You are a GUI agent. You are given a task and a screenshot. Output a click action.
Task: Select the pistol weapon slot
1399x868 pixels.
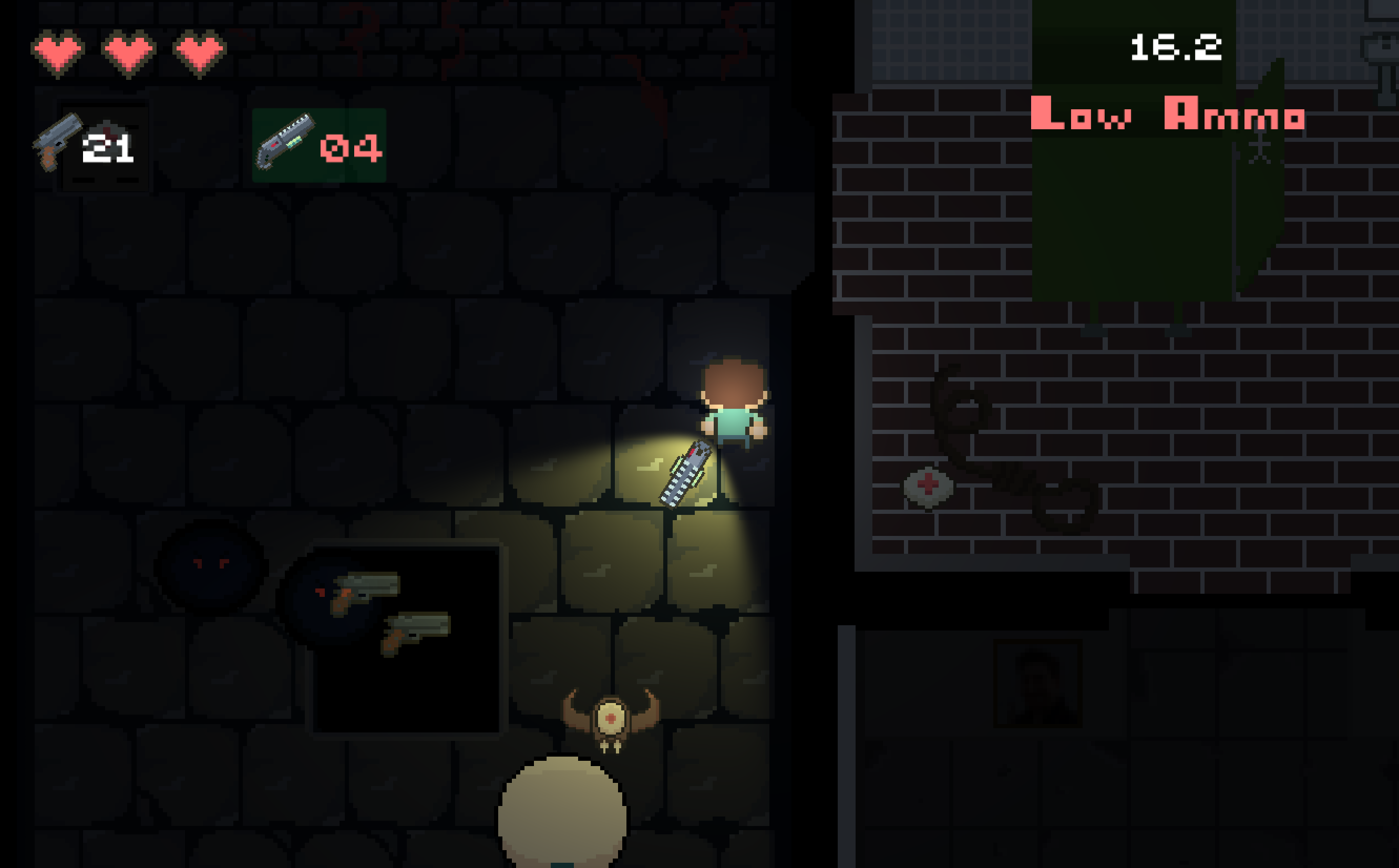point(86,144)
